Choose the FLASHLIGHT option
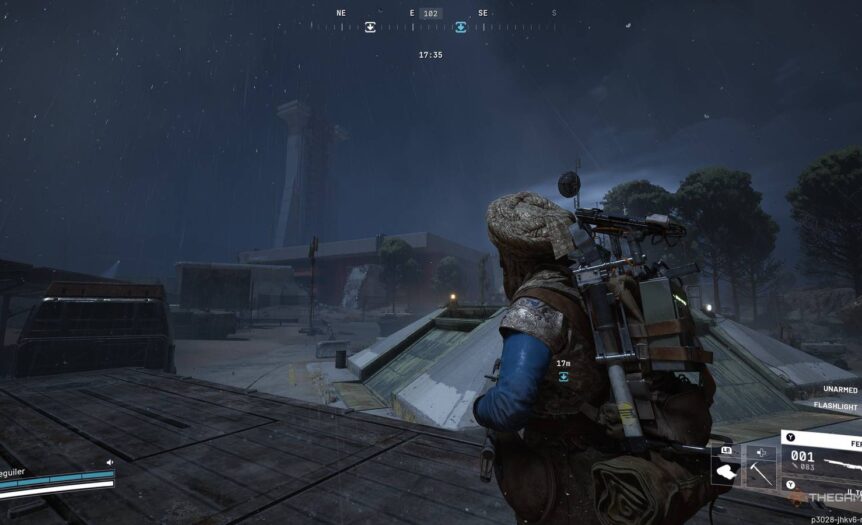Viewport: 862px width, 525px height. pos(836,406)
